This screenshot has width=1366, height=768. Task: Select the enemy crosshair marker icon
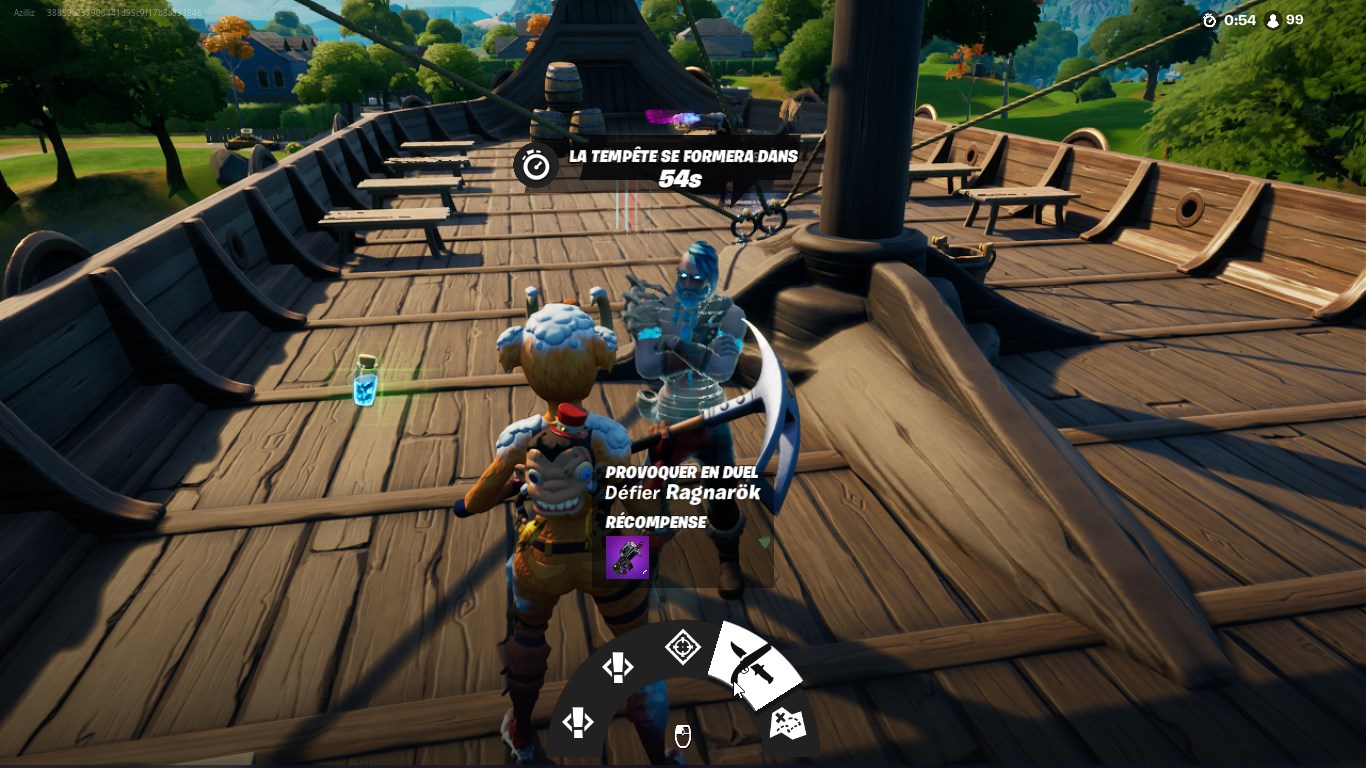click(684, 647)
